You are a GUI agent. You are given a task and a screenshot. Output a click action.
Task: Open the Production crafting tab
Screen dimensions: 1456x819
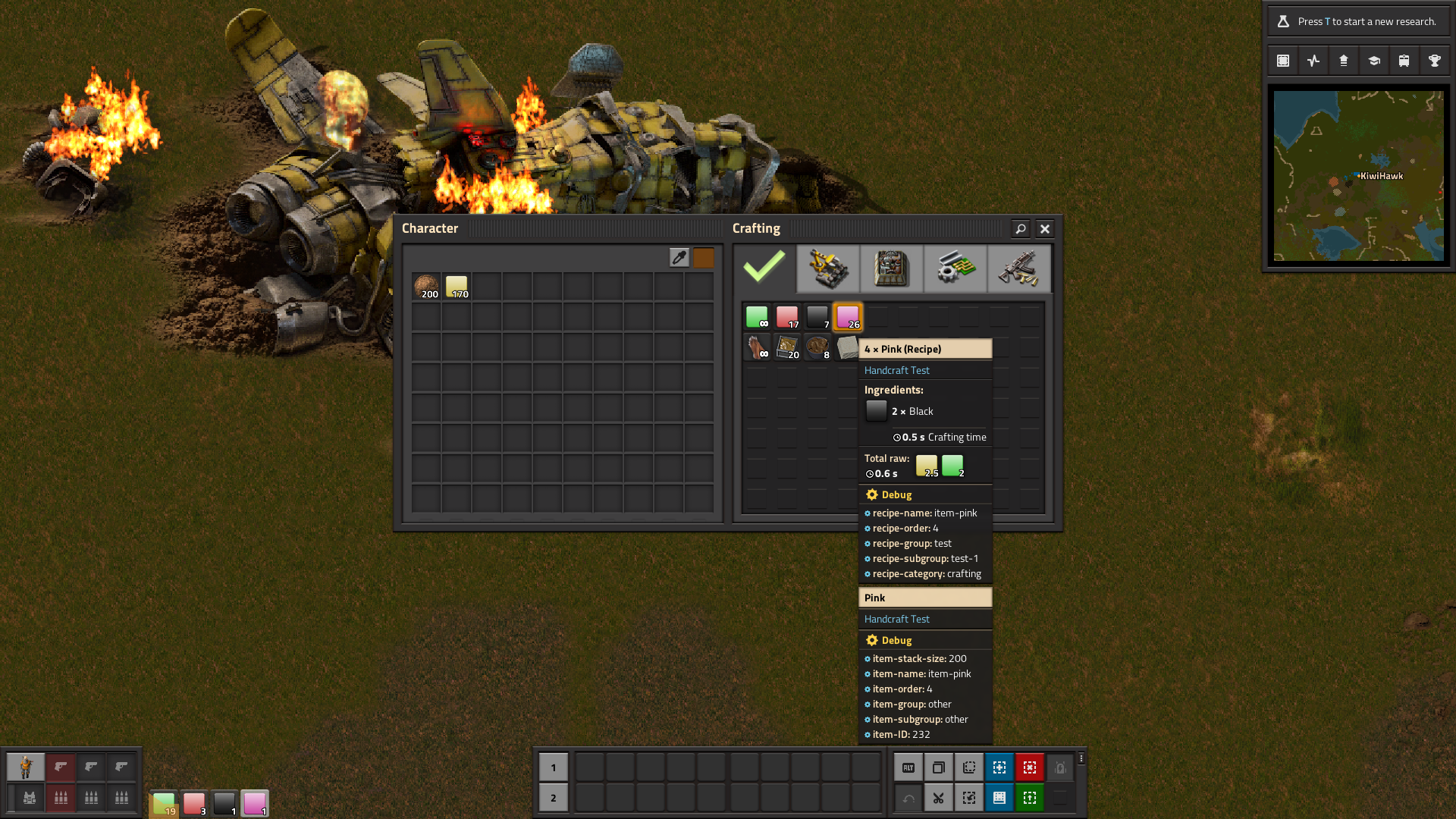click(892, 268)
